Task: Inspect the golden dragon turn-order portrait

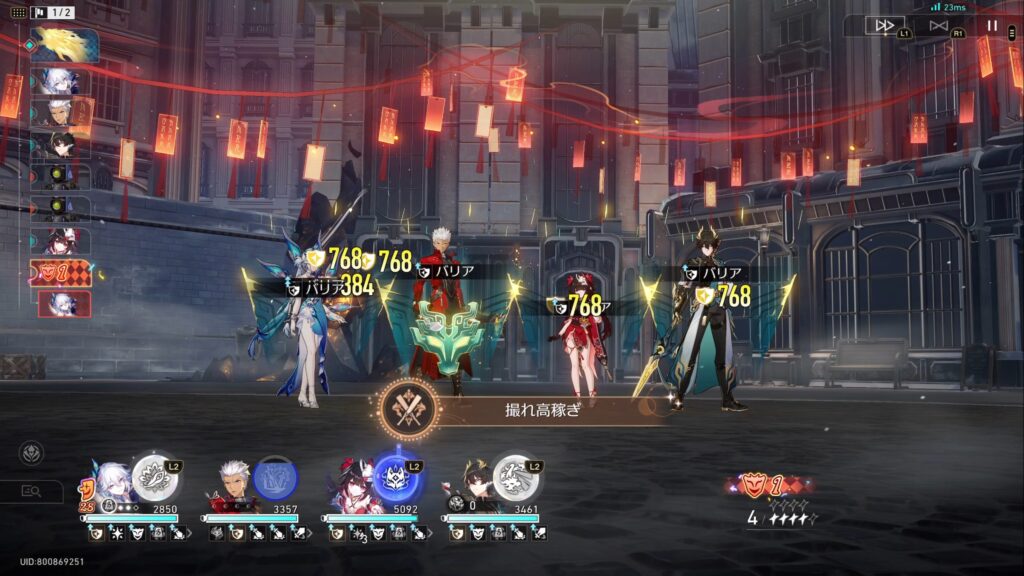Action: click(64, 45)
